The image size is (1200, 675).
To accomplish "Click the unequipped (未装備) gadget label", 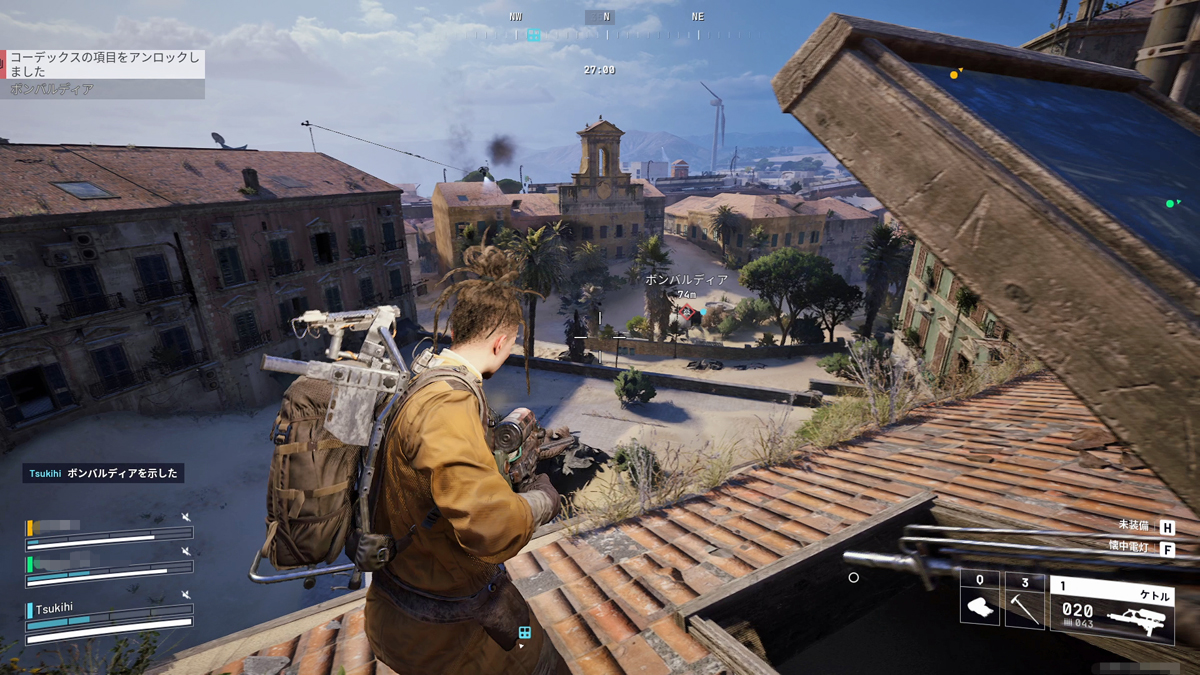I will pyautogui.click(x=1132, y=526).
